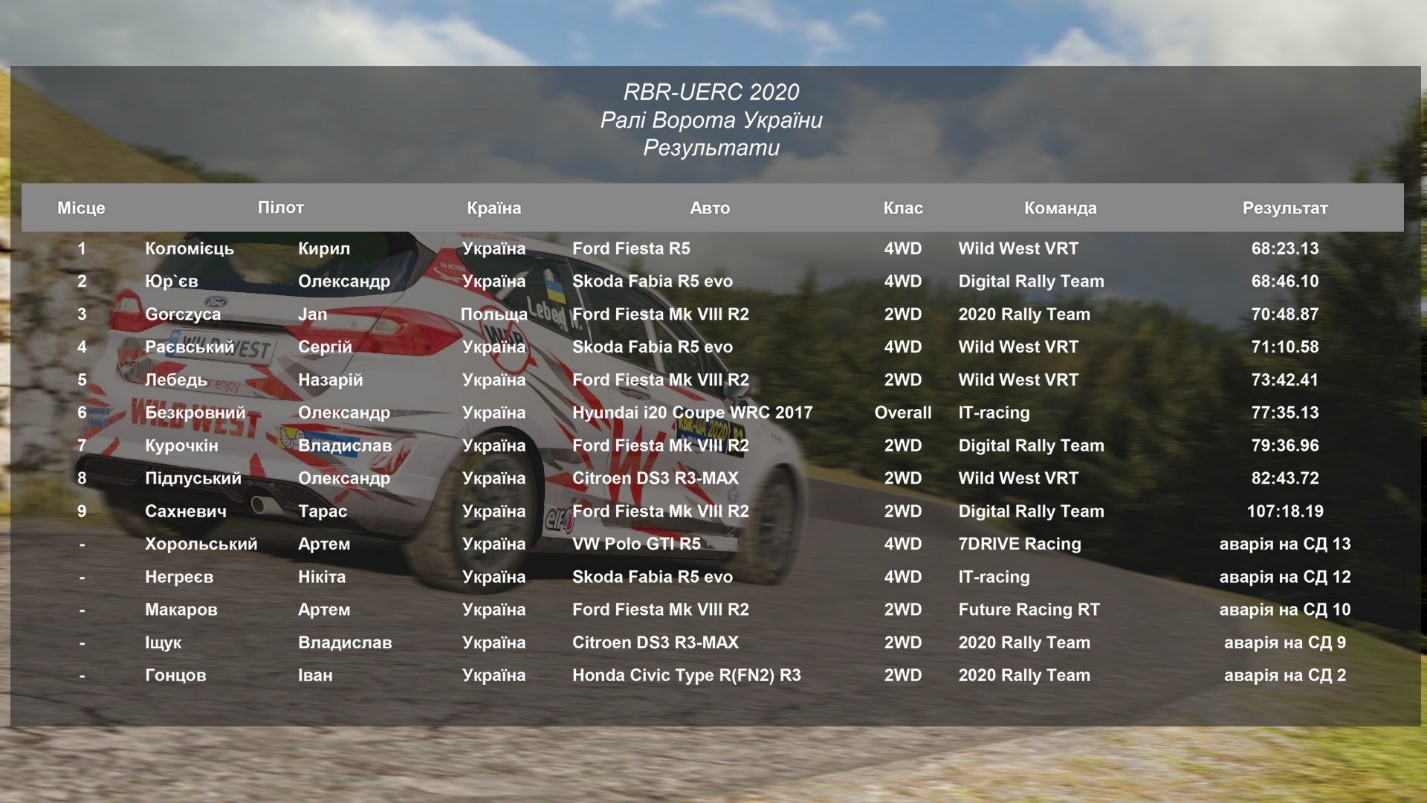
Task: Click the Авто column header
Action: (x=710, y=208)
